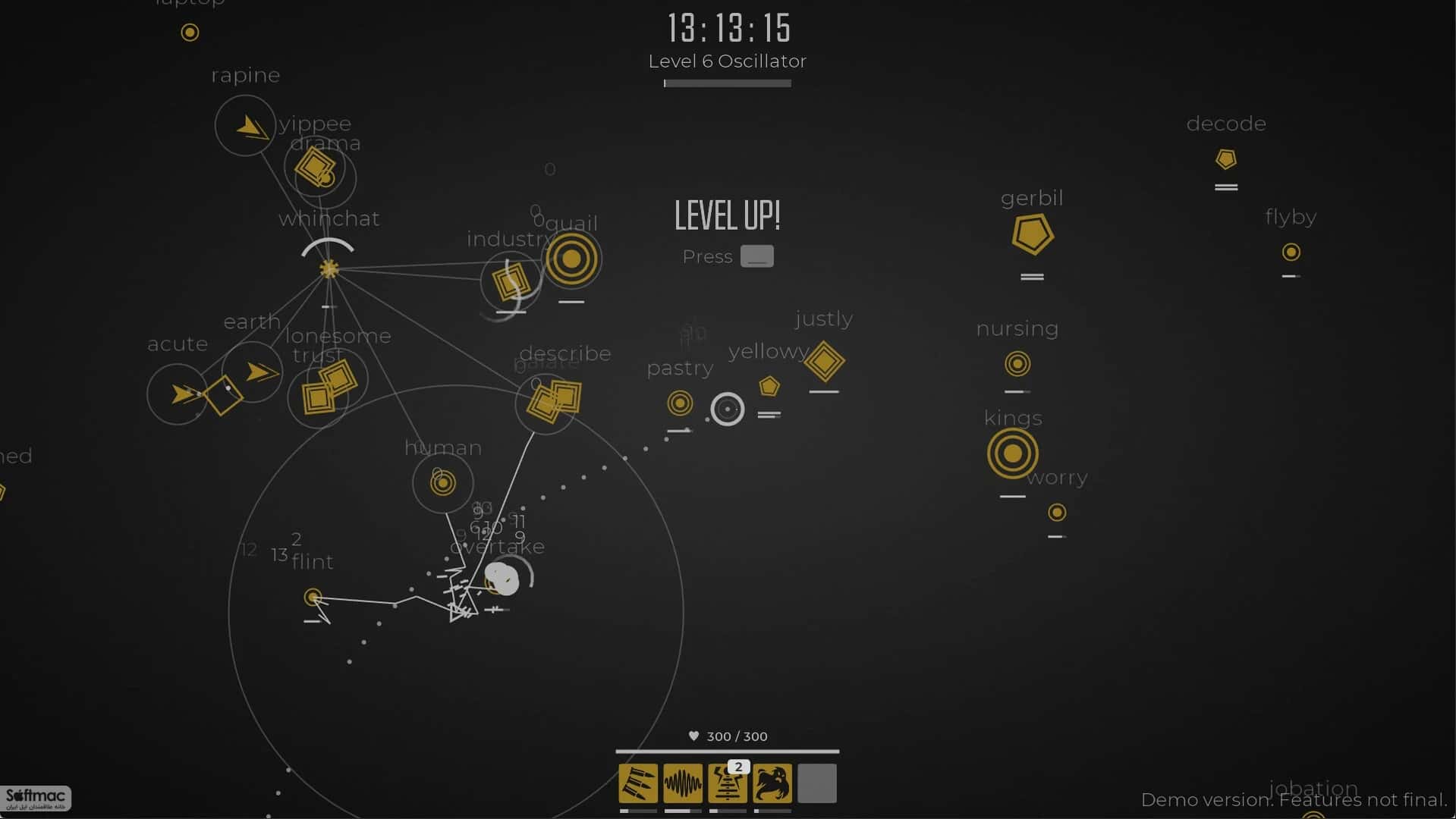1456x819 pixels.
Task: Select the beast summon ability in the hotbar
Action: point(772,783)
